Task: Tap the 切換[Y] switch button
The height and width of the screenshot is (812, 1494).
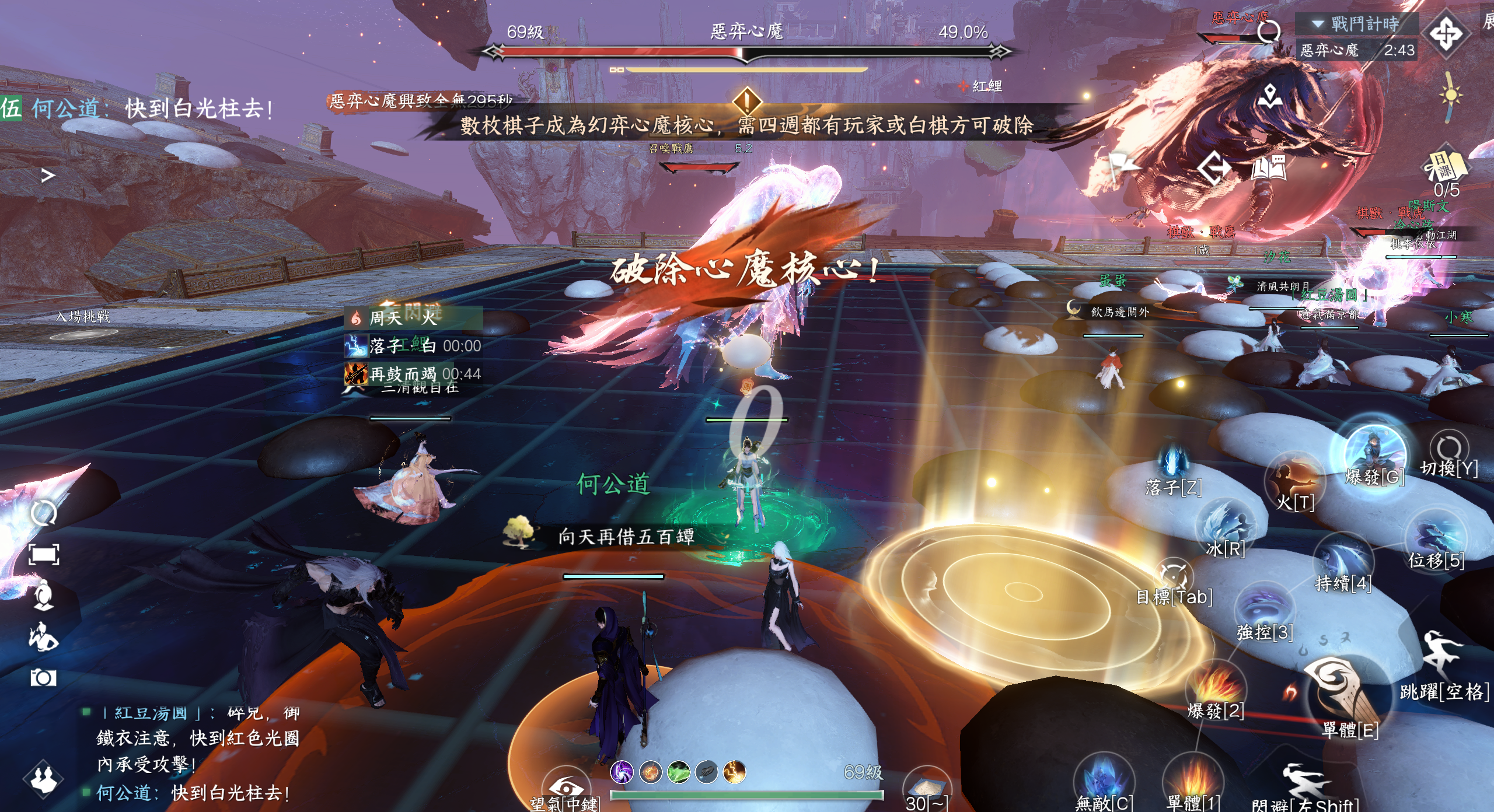Action: click(1448, 450)
